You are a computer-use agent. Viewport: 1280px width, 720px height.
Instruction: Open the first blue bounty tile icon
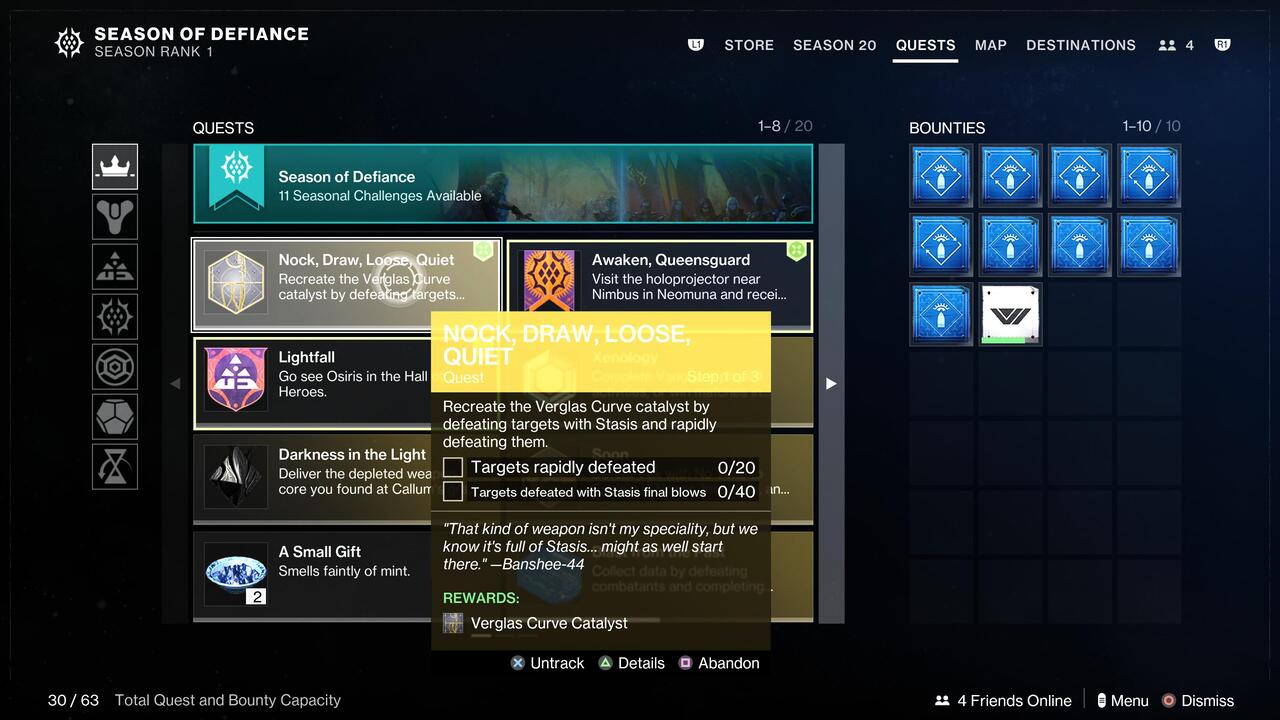(940, 176)
